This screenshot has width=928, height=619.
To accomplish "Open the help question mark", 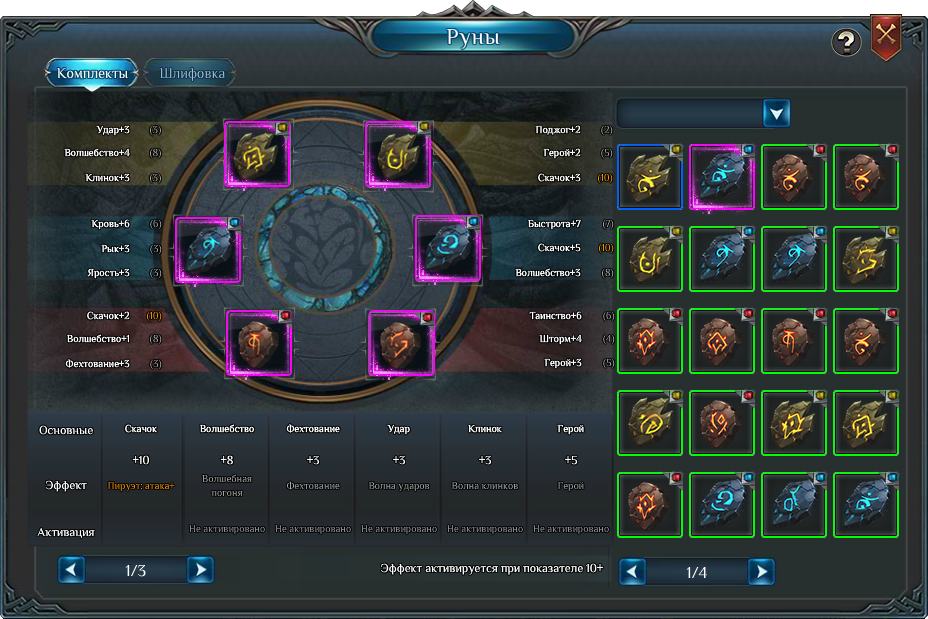I will (x=846, y=42).
